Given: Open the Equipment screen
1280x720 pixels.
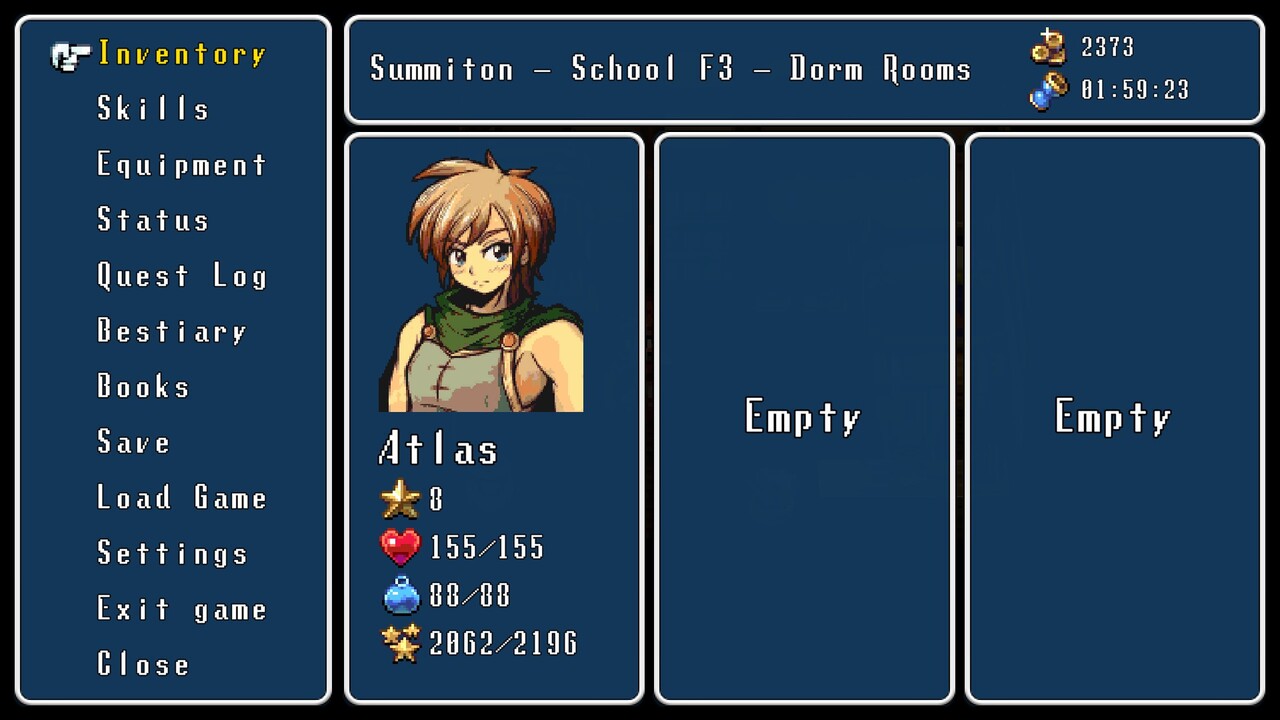Looking at the screenshot, I should pos(181,165).
